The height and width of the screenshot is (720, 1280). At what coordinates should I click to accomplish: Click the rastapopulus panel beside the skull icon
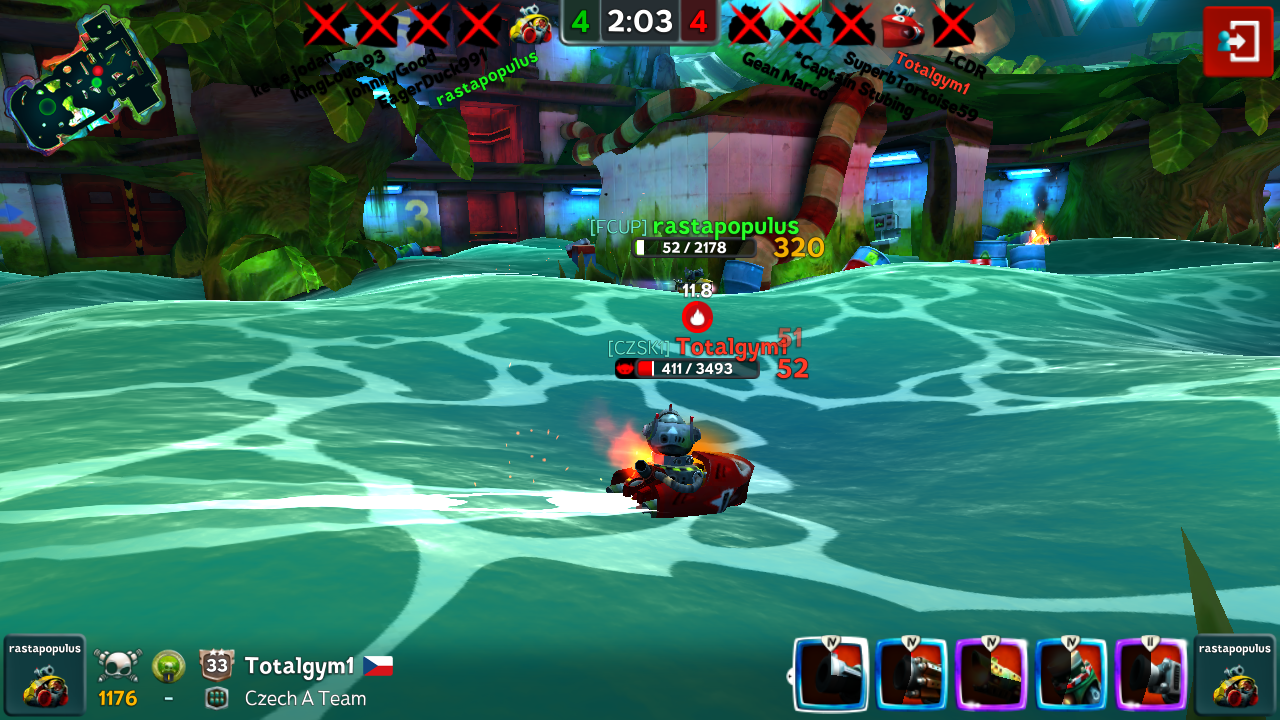pos(45,675)
